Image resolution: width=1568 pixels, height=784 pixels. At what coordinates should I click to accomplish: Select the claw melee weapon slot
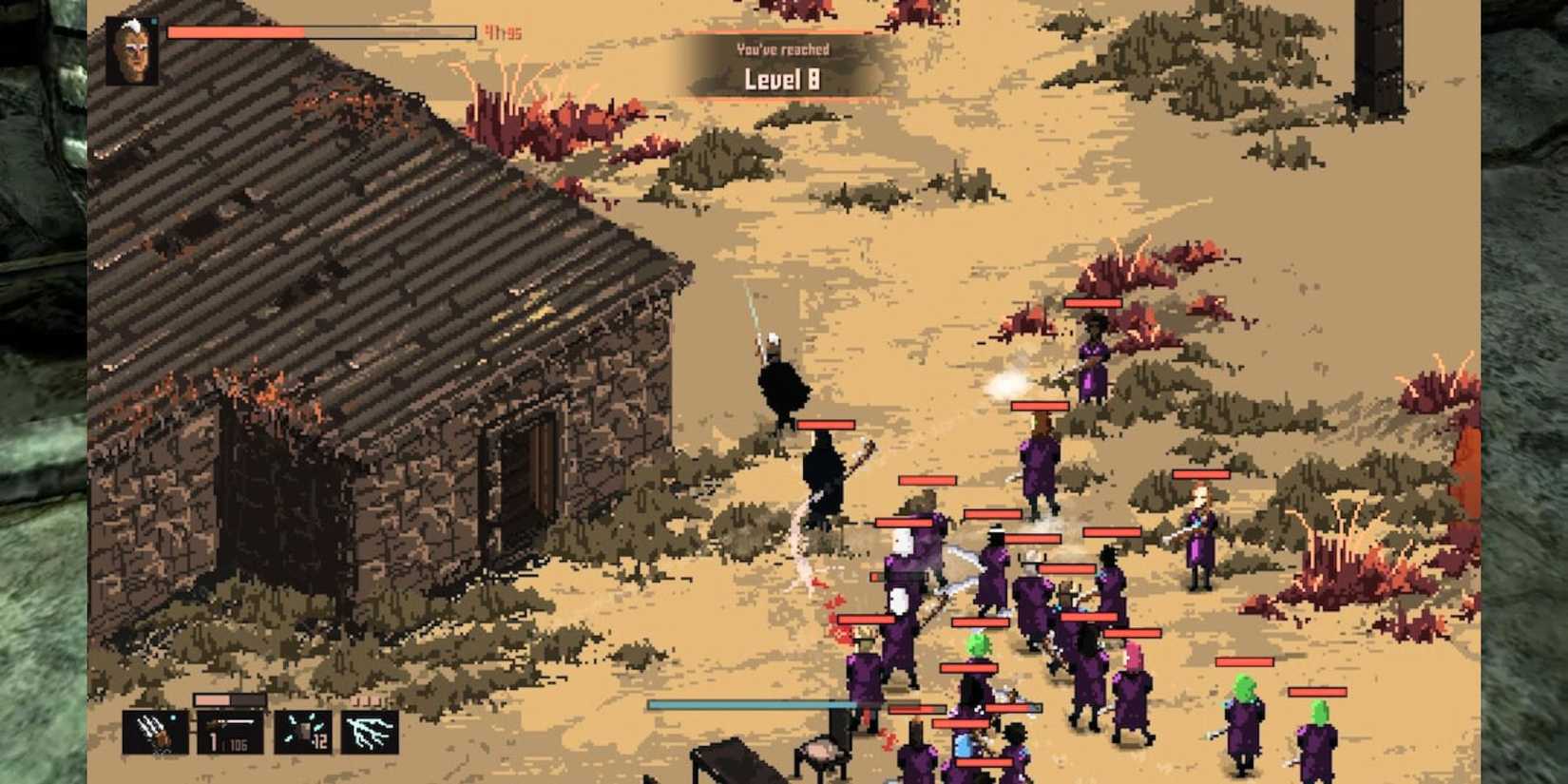pyautogui.click(x=153, y=732)
